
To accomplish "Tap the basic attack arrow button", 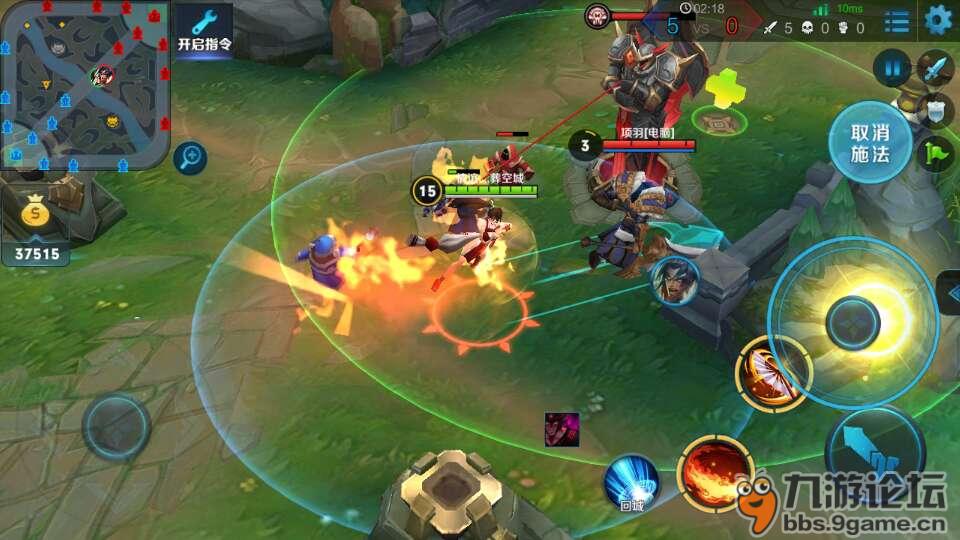I will point(874,455).
